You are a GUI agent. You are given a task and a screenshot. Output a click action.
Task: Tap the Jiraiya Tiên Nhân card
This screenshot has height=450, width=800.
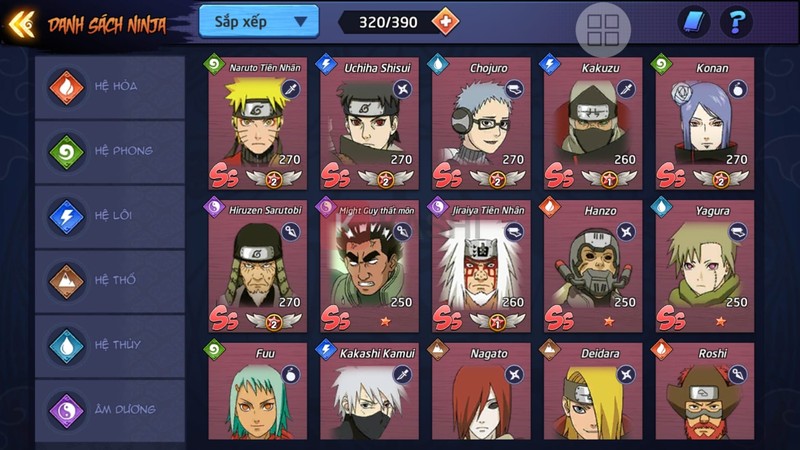point(481,265)
